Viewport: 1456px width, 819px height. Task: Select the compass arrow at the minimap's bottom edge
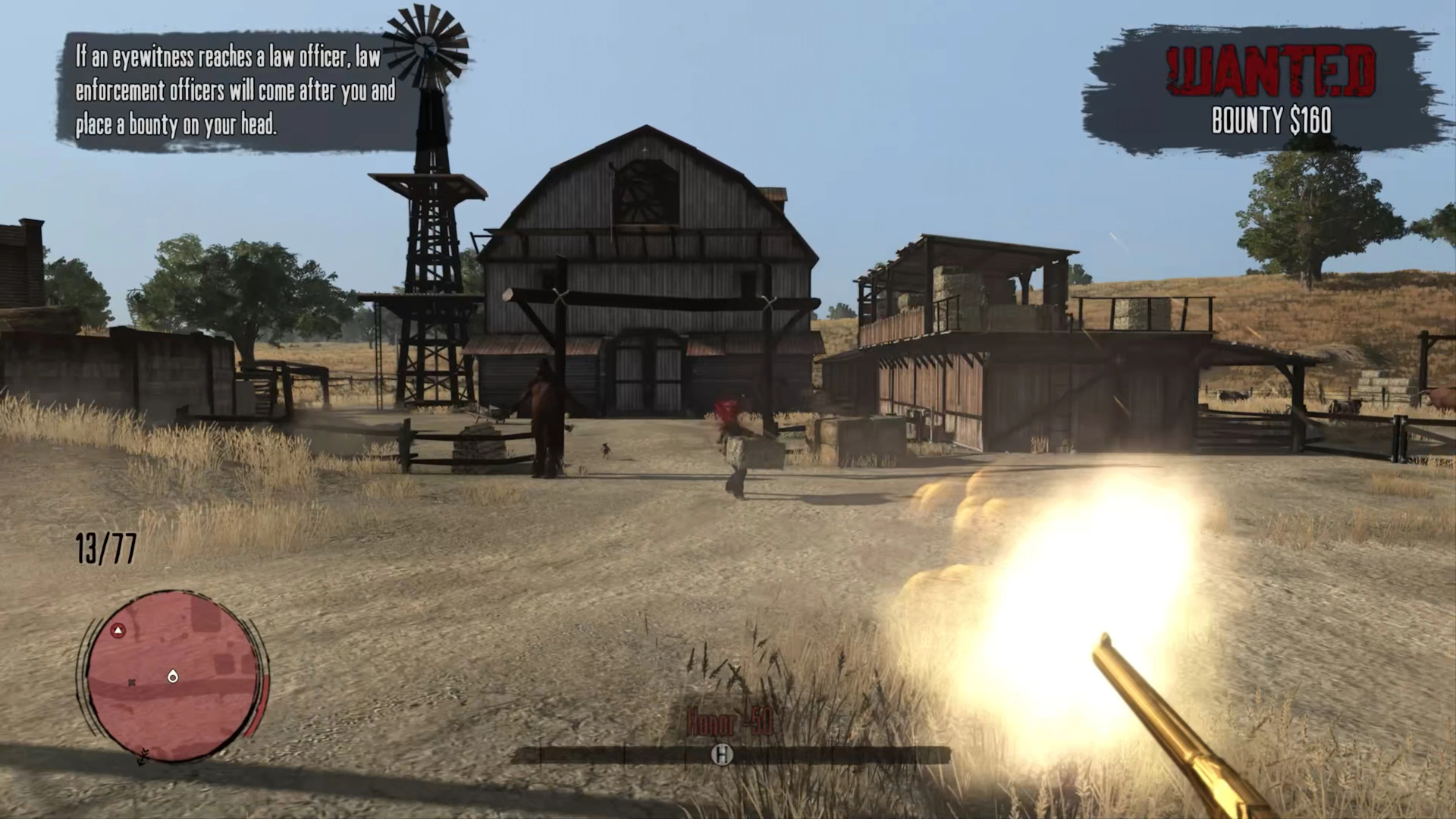pyautogui.click(x=143, y=758)
